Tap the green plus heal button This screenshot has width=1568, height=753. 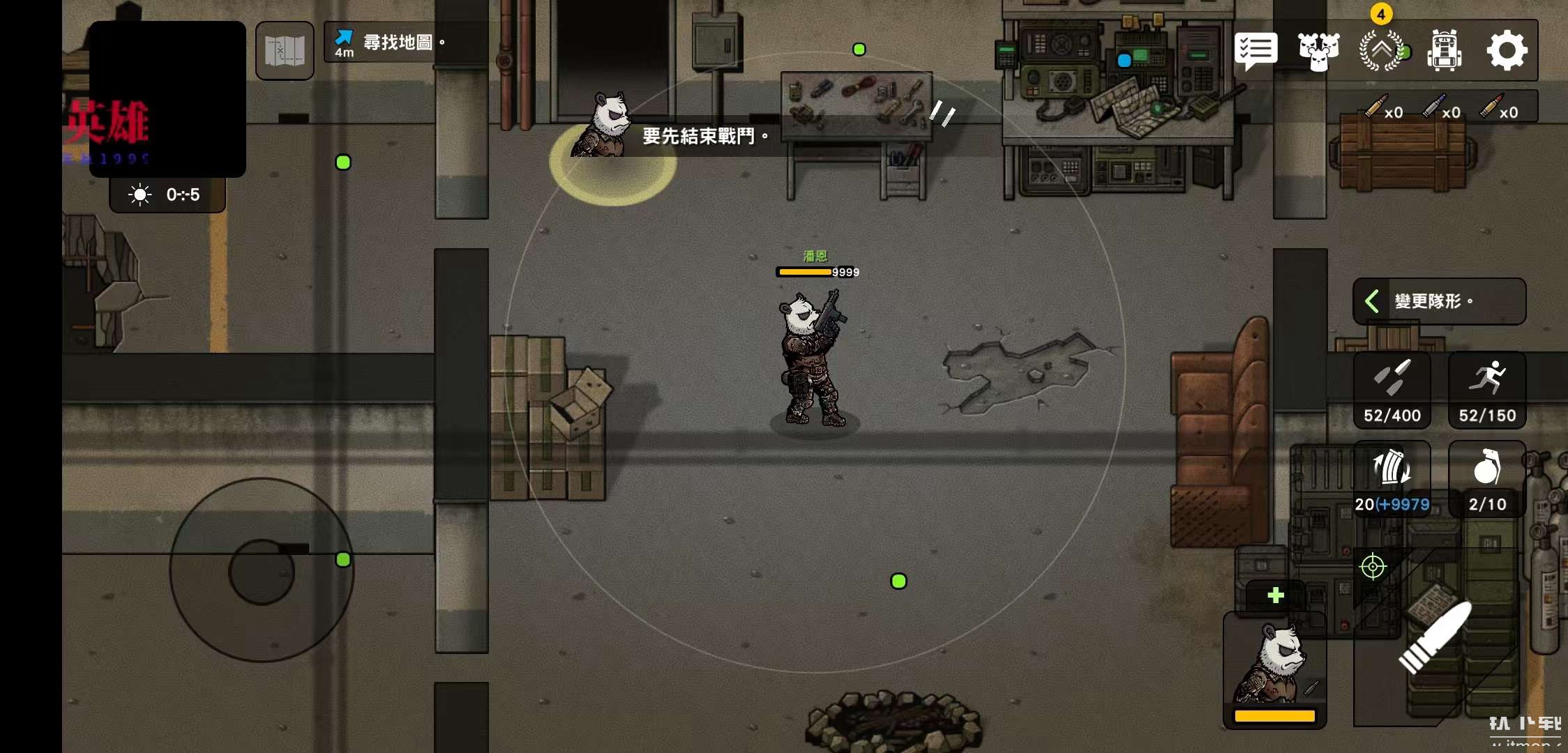click(1276, 595)
